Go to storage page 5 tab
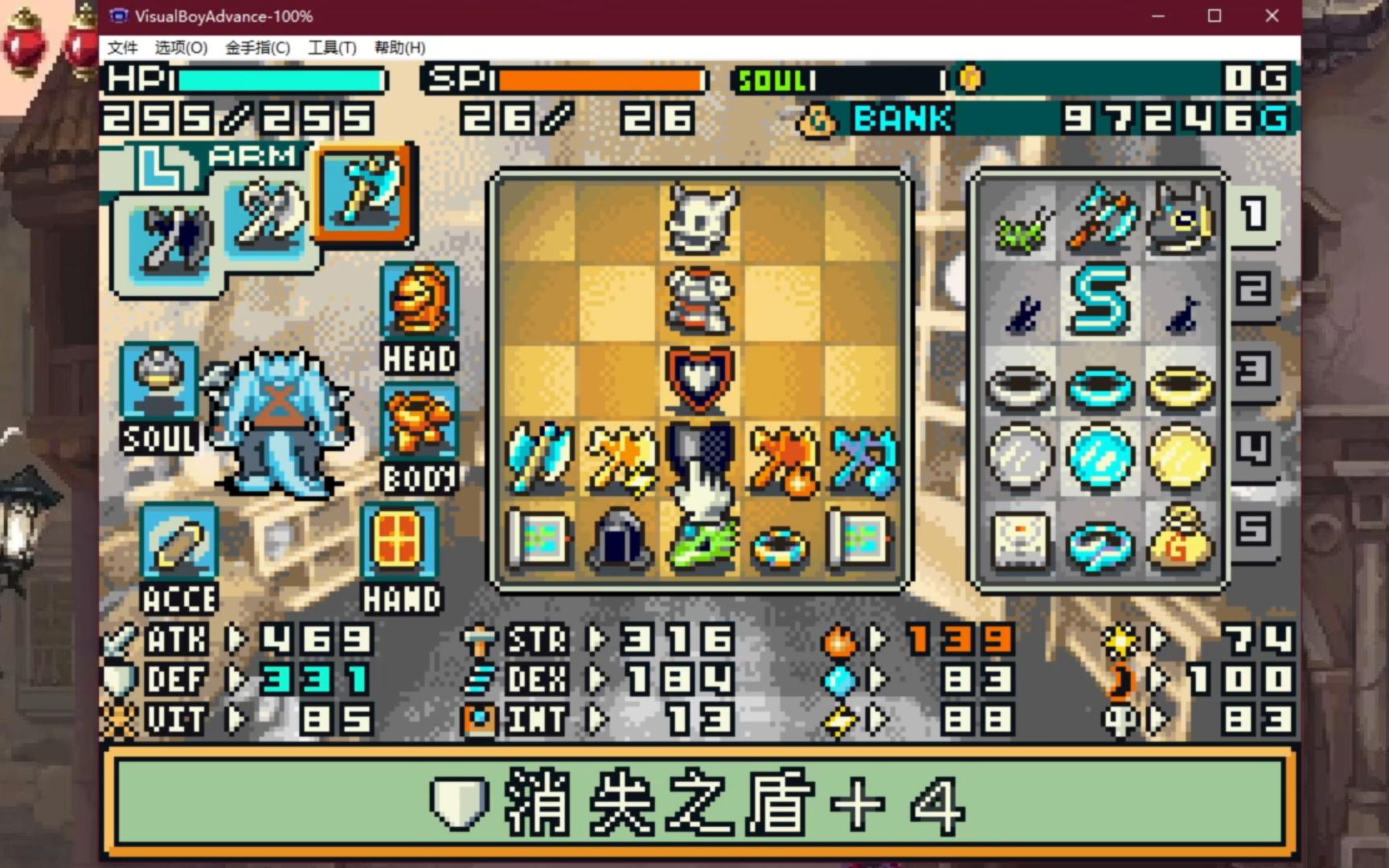This screenshot has height=868, width=1389. [1254, 529]
